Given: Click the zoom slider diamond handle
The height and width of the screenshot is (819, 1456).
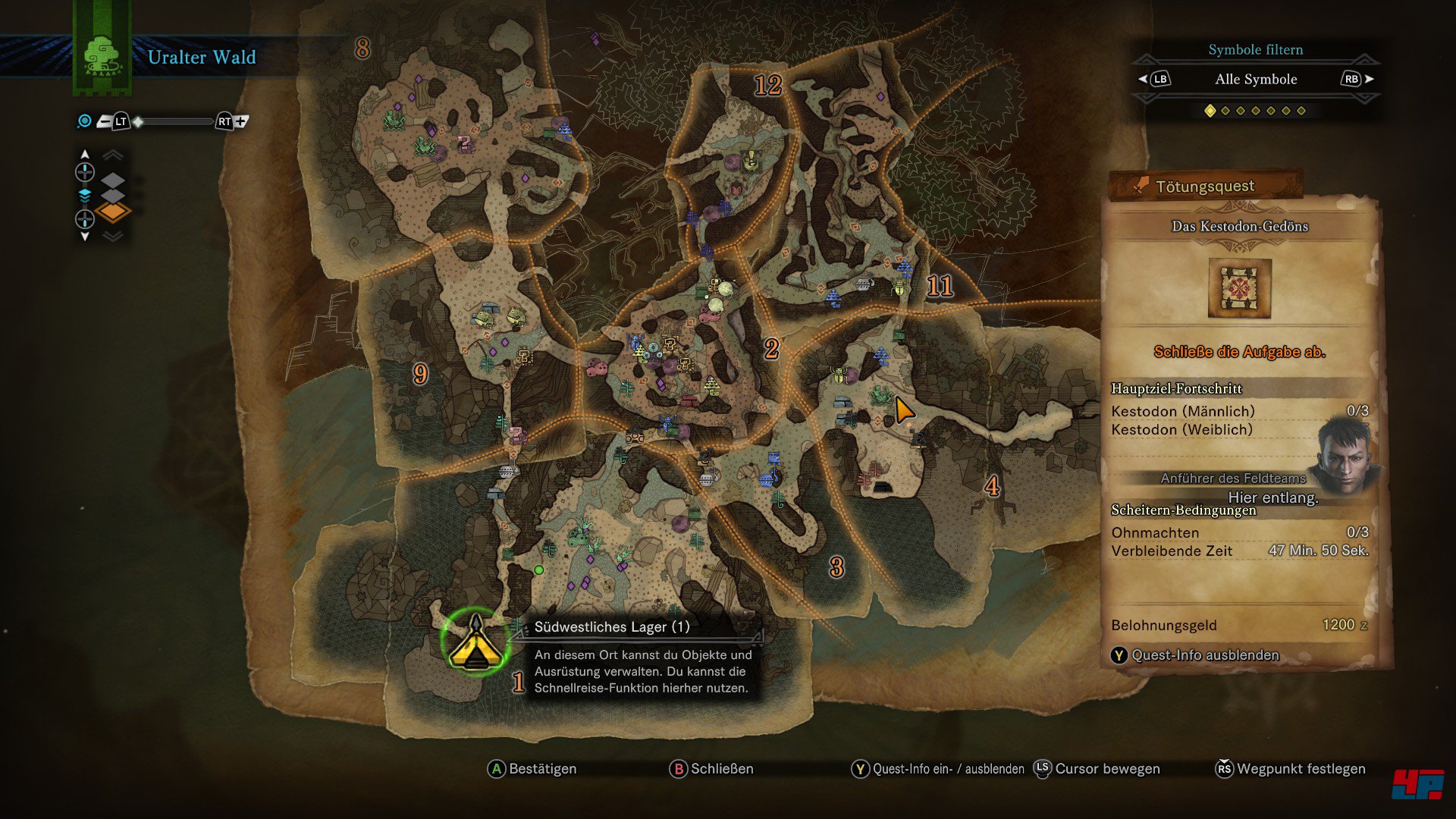Looking at the screenshot, I should [x=139, y=121].
